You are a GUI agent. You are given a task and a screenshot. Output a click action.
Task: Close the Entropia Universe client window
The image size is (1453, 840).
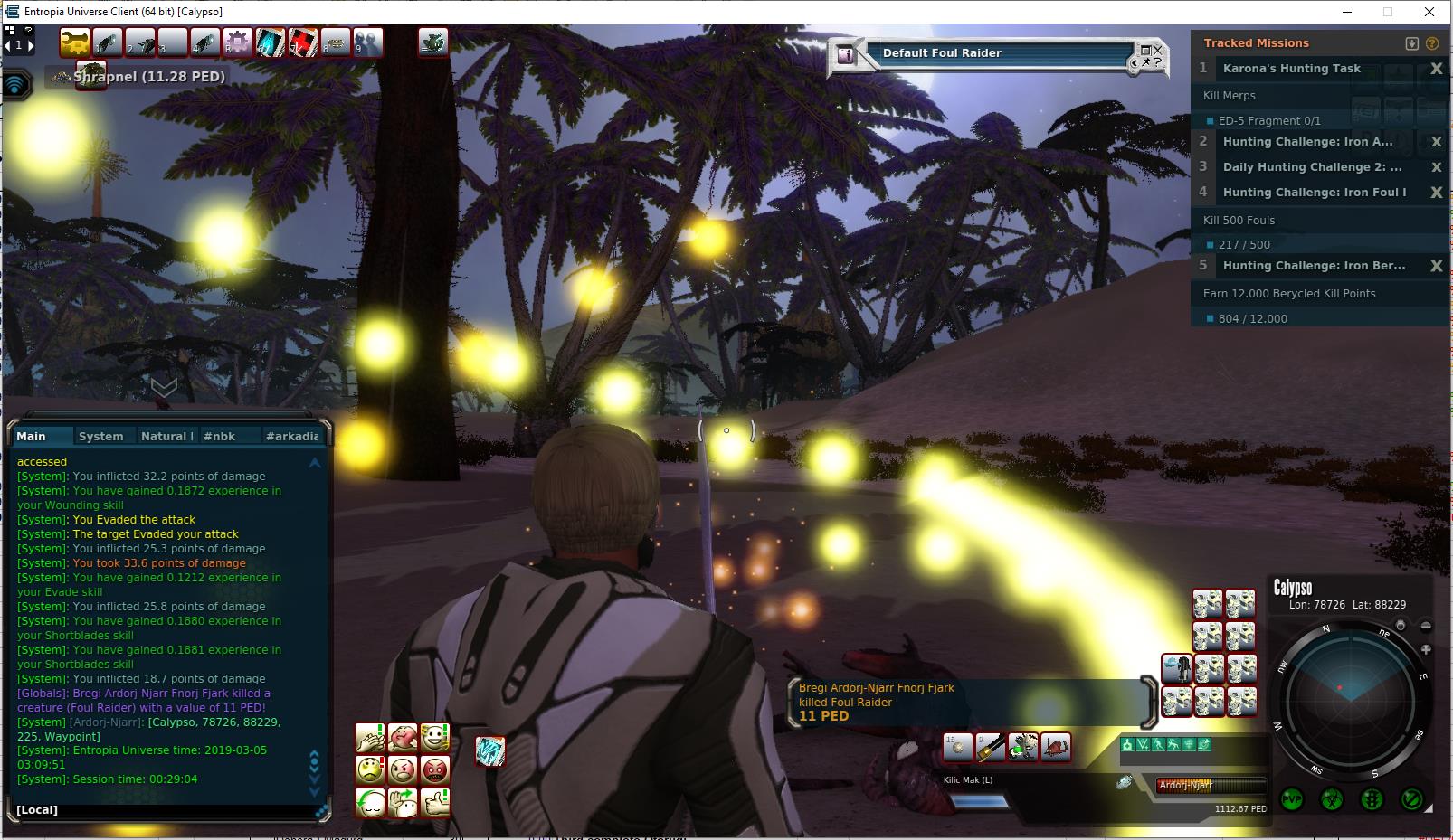tap(1429, 12)
